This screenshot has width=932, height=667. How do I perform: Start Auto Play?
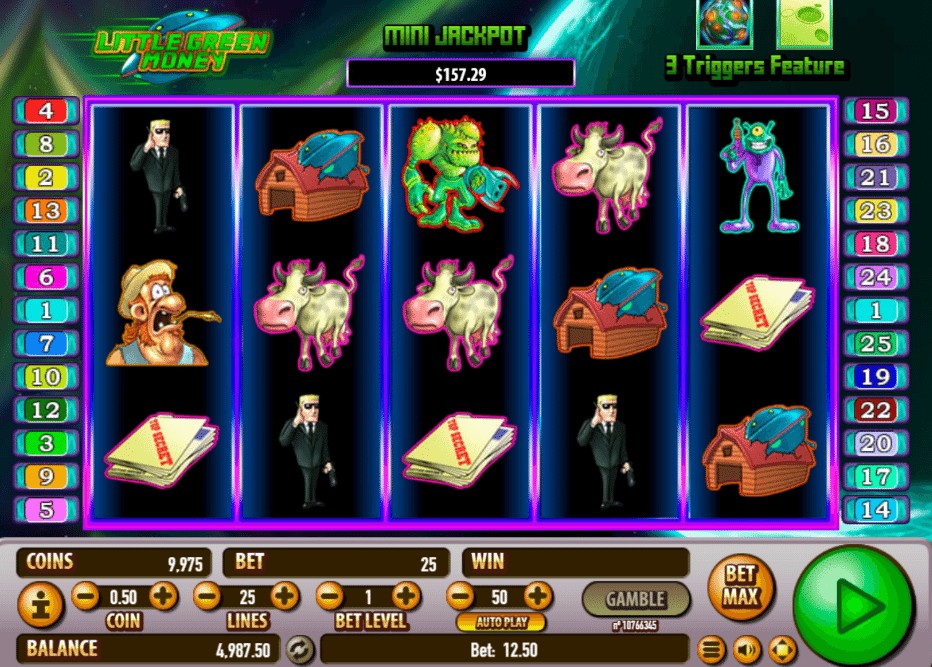click(x=500, y=622)
